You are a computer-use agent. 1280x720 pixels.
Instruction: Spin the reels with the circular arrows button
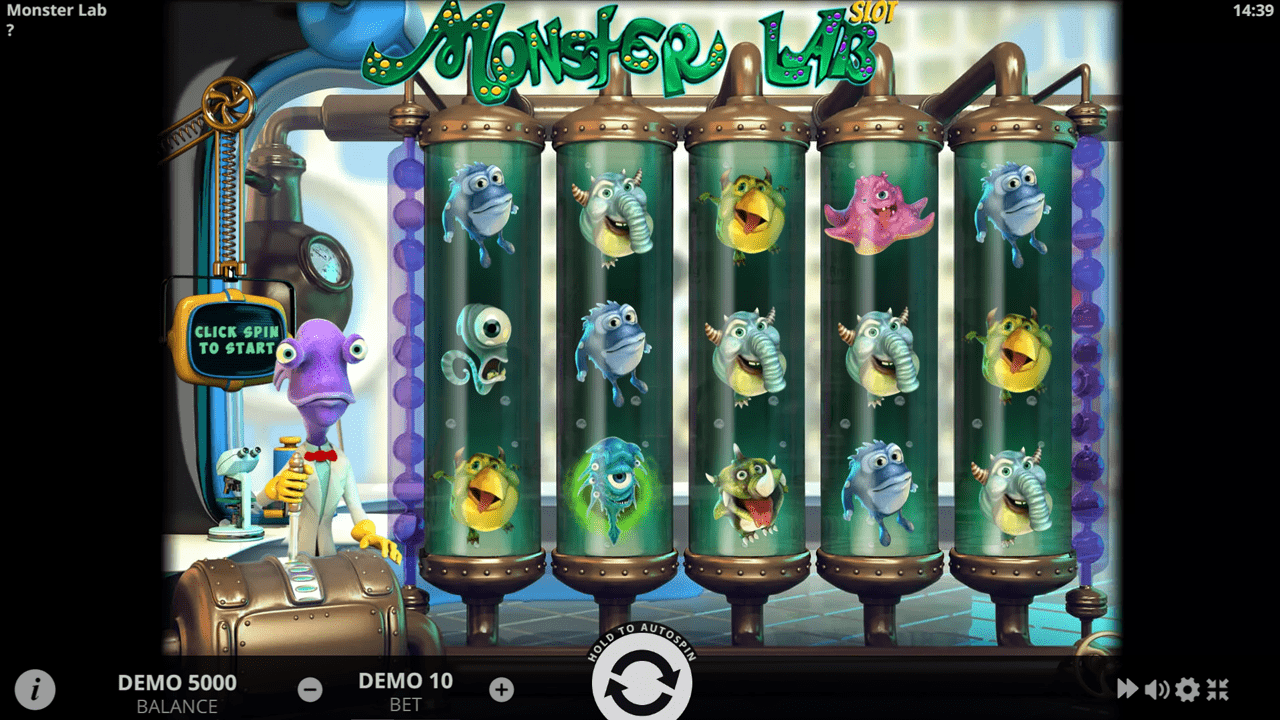click(641, 679)
